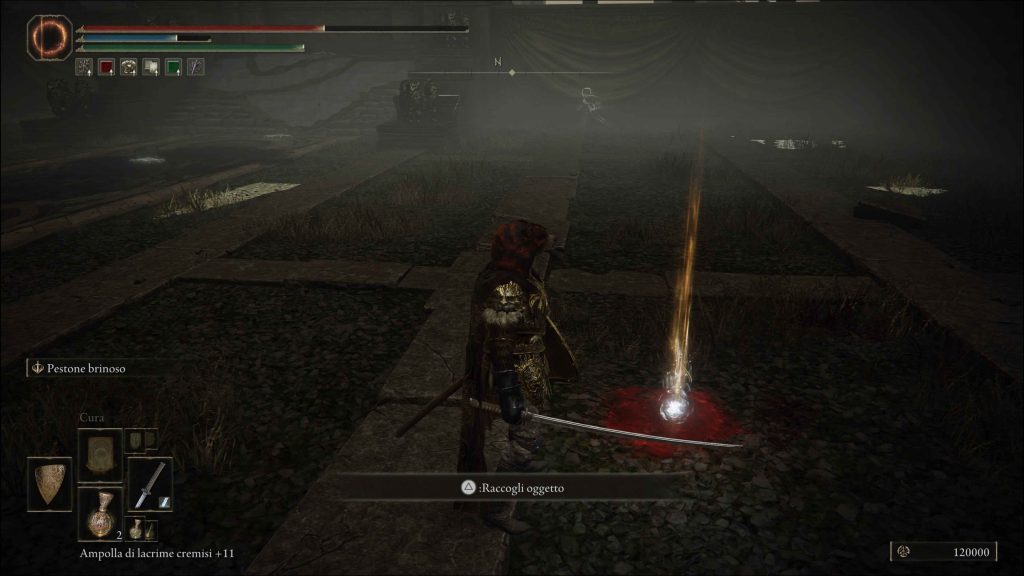The height and width of the screenshot is (576, 1024).
Task: Use the Ampolla di lacrime cremisi flask
Action: point(100,515)
